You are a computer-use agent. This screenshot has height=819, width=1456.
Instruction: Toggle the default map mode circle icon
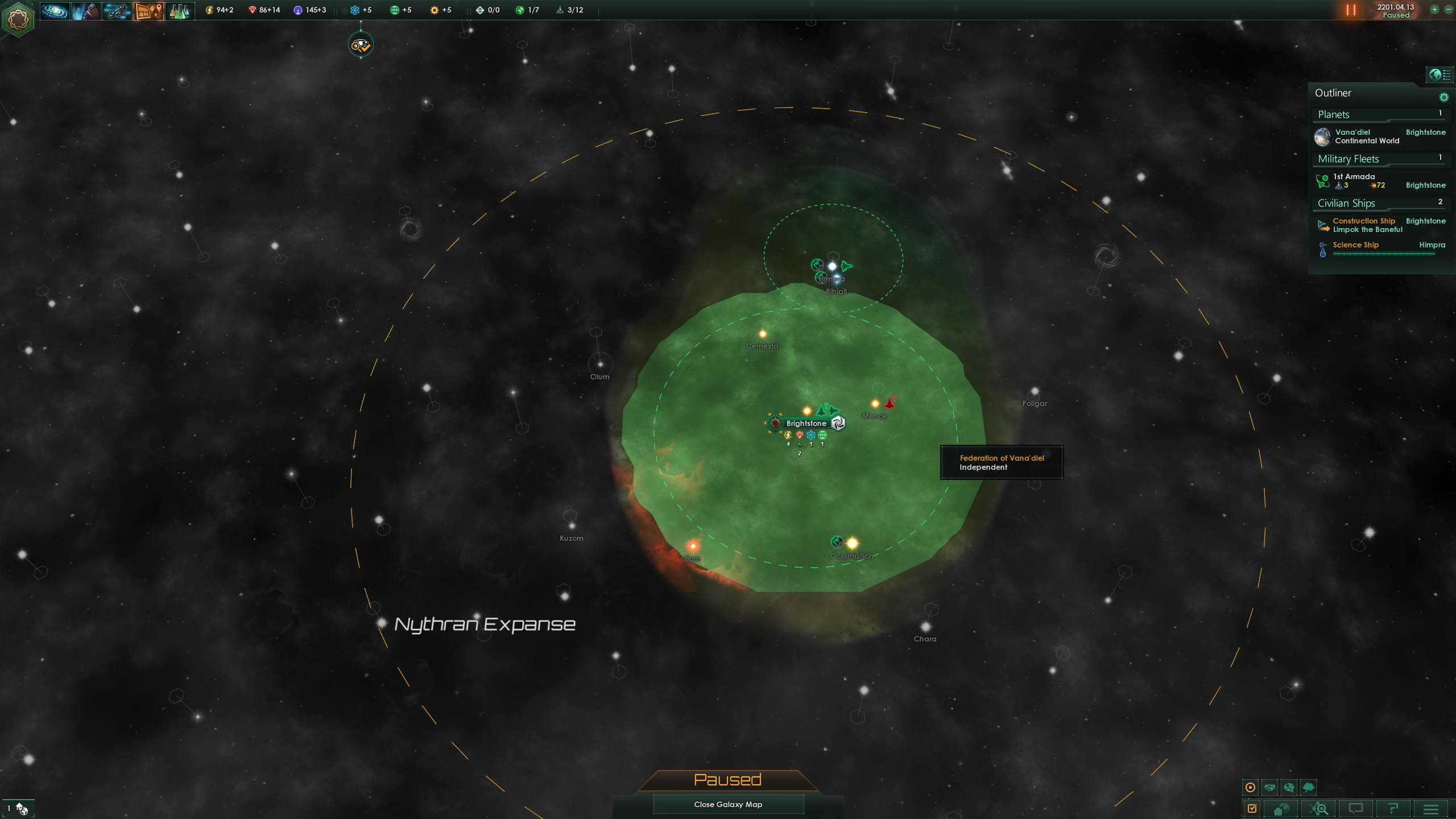[x=1250, y=788]
